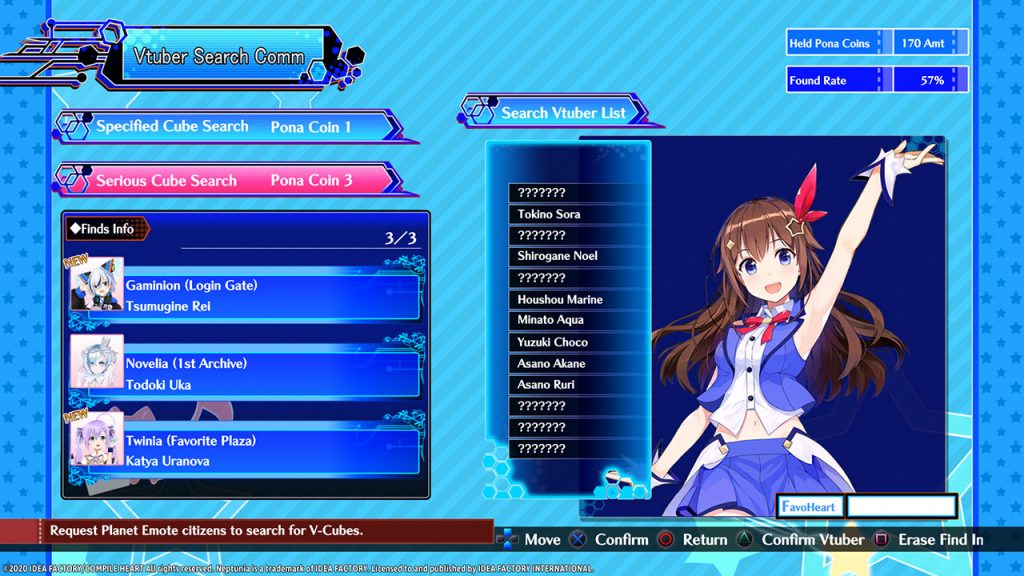This screenshot has width=1024, height=576.
Task: Select Novelia Todoki Uka find entry
Action: [x=270, y=374]
